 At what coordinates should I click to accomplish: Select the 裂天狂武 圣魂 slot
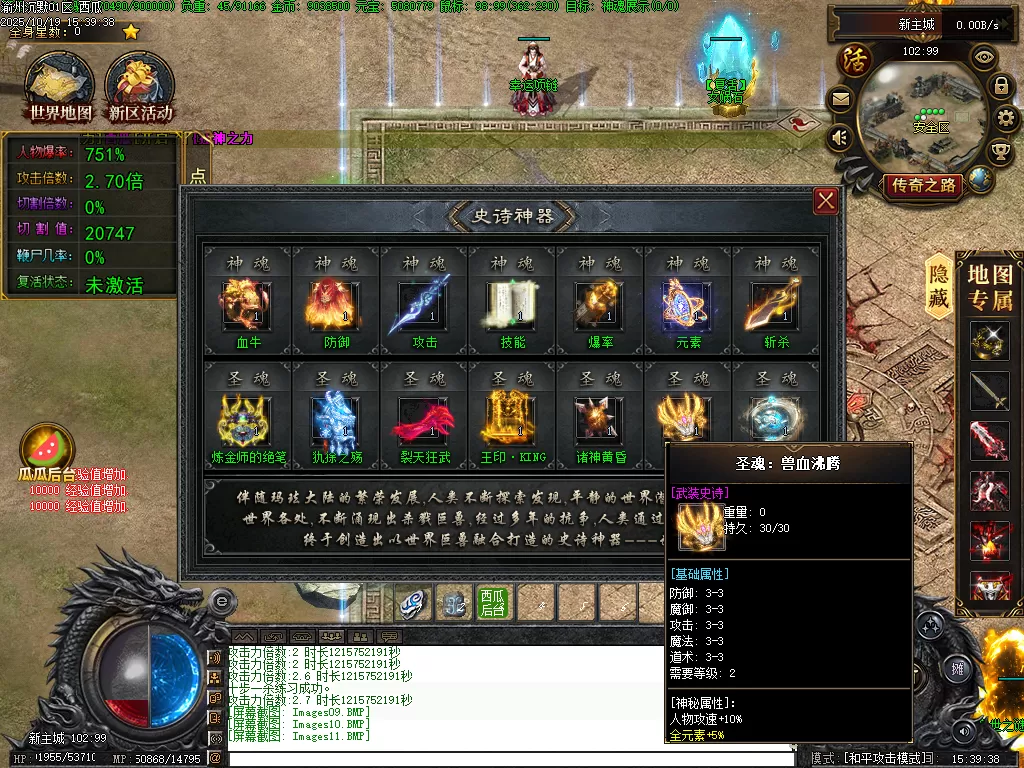pos(424,420)
